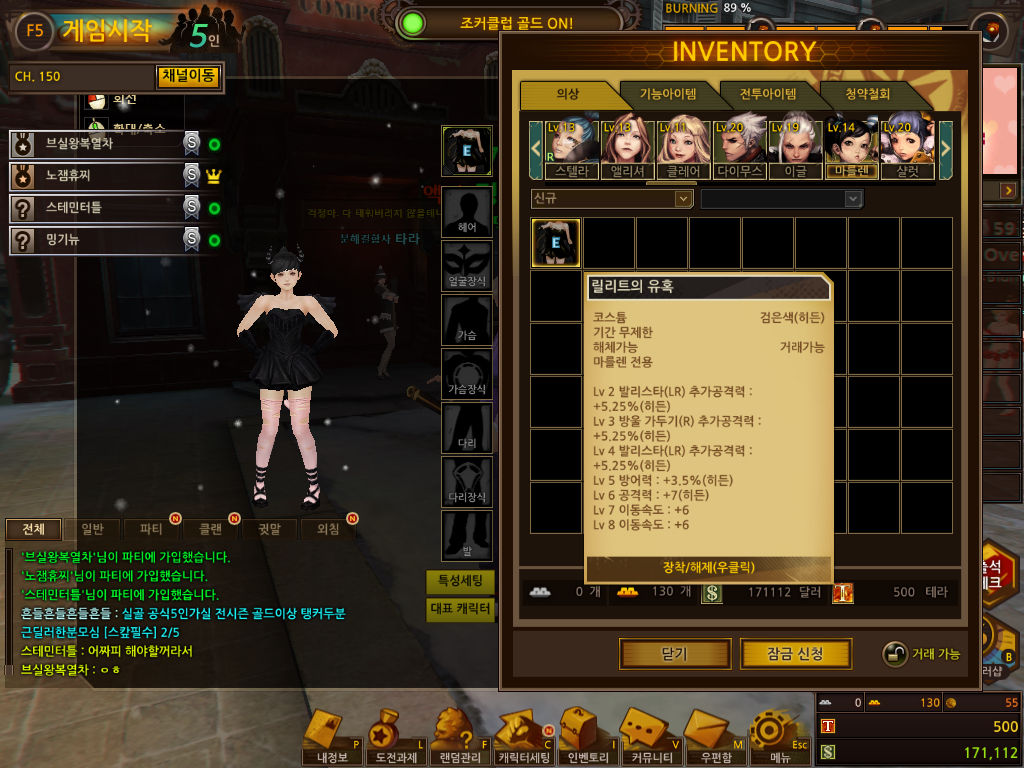Open the 신규 sort dropdown
Viewport: 1024px width, 768px height.
612,199
